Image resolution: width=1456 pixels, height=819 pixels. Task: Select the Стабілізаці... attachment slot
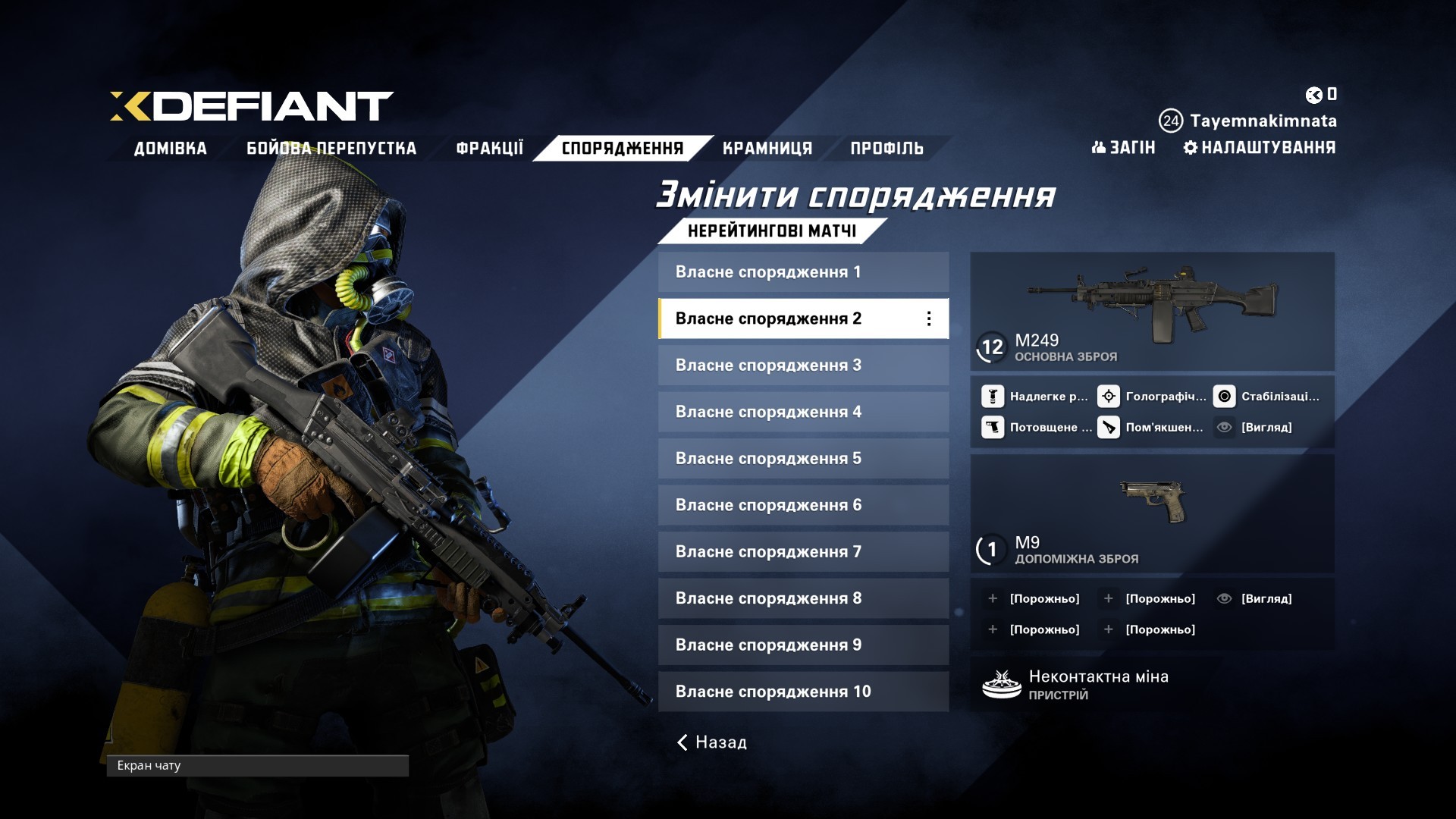coord(1268,397)
